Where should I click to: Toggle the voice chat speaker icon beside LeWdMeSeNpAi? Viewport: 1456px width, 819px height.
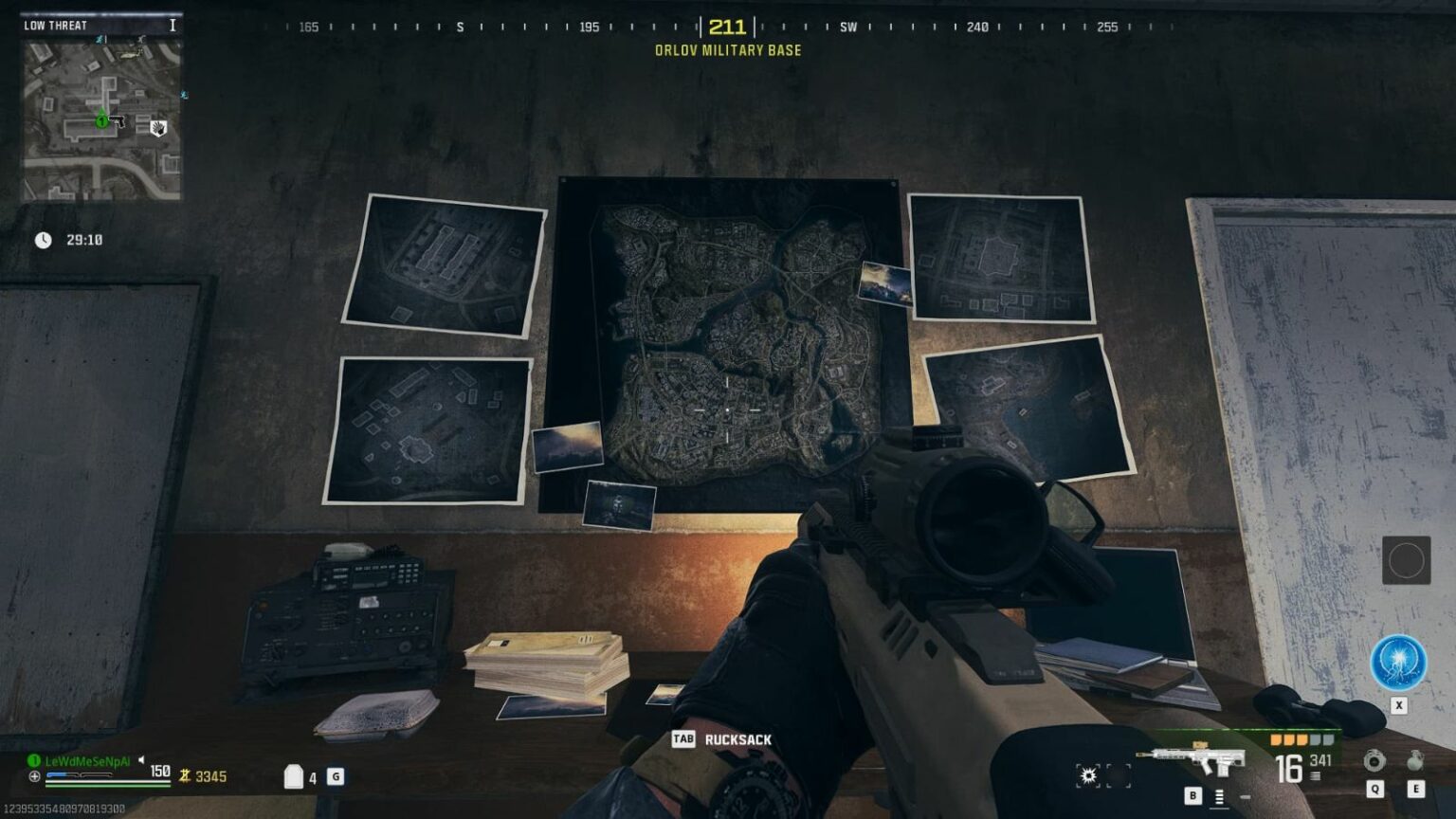point(141,759)
